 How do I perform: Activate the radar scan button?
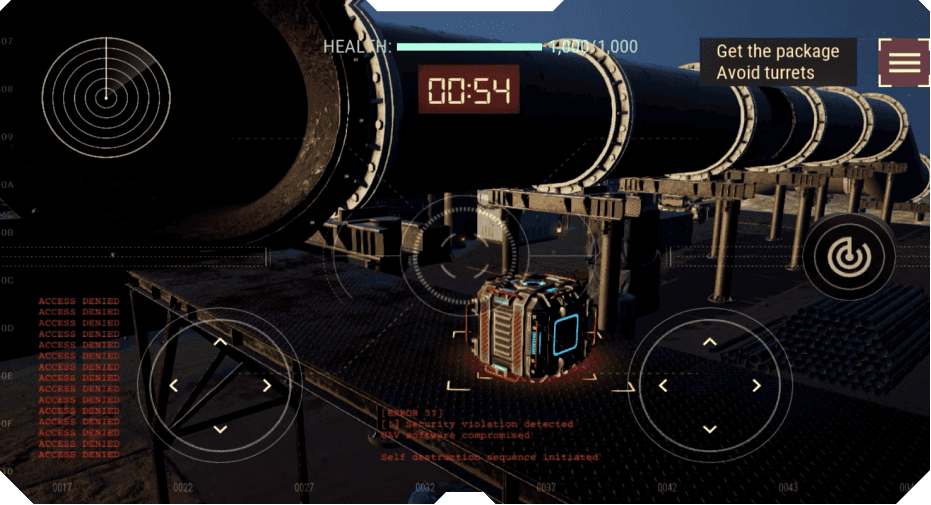849,256
